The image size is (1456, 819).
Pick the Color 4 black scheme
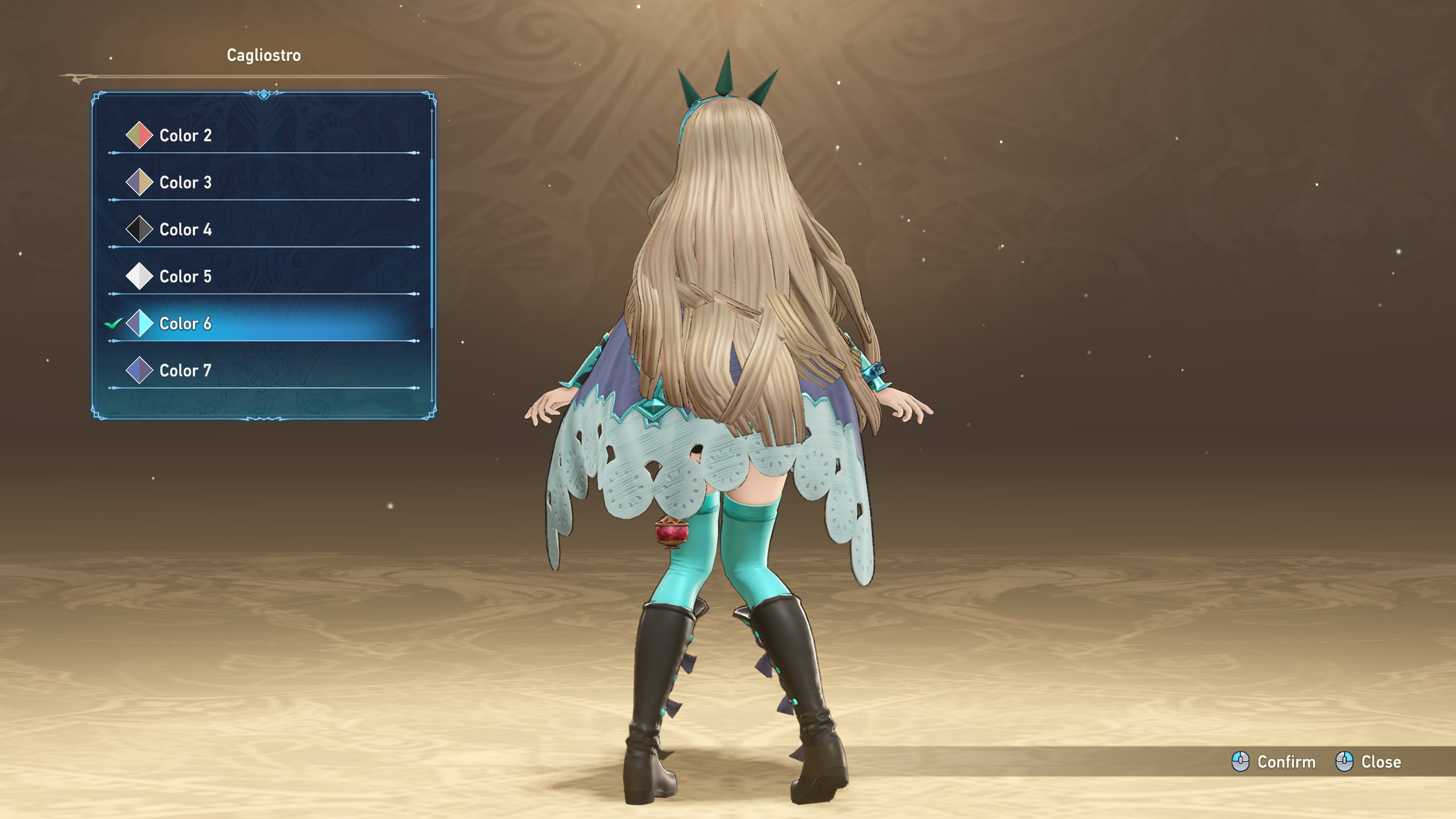coord(185,230)
